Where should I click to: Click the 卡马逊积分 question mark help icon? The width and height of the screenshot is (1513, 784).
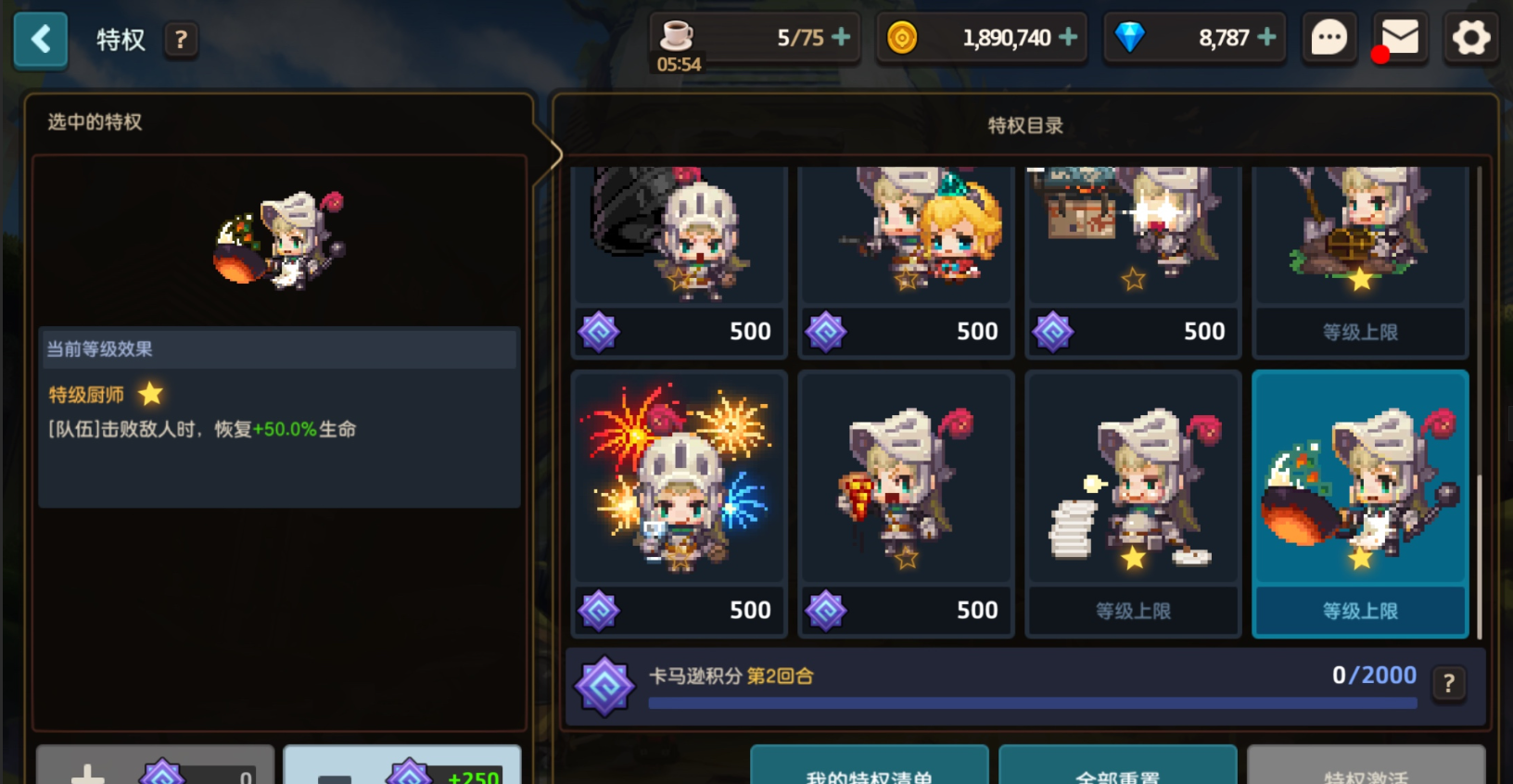coord(1446,683)
